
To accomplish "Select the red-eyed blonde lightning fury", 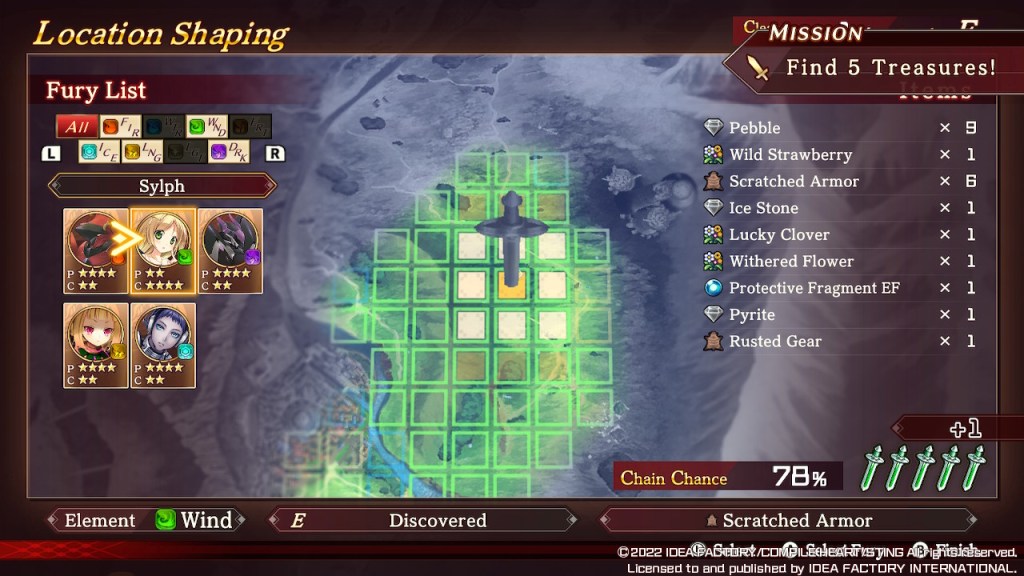I will pyautogui.click(x=96, y=345).
